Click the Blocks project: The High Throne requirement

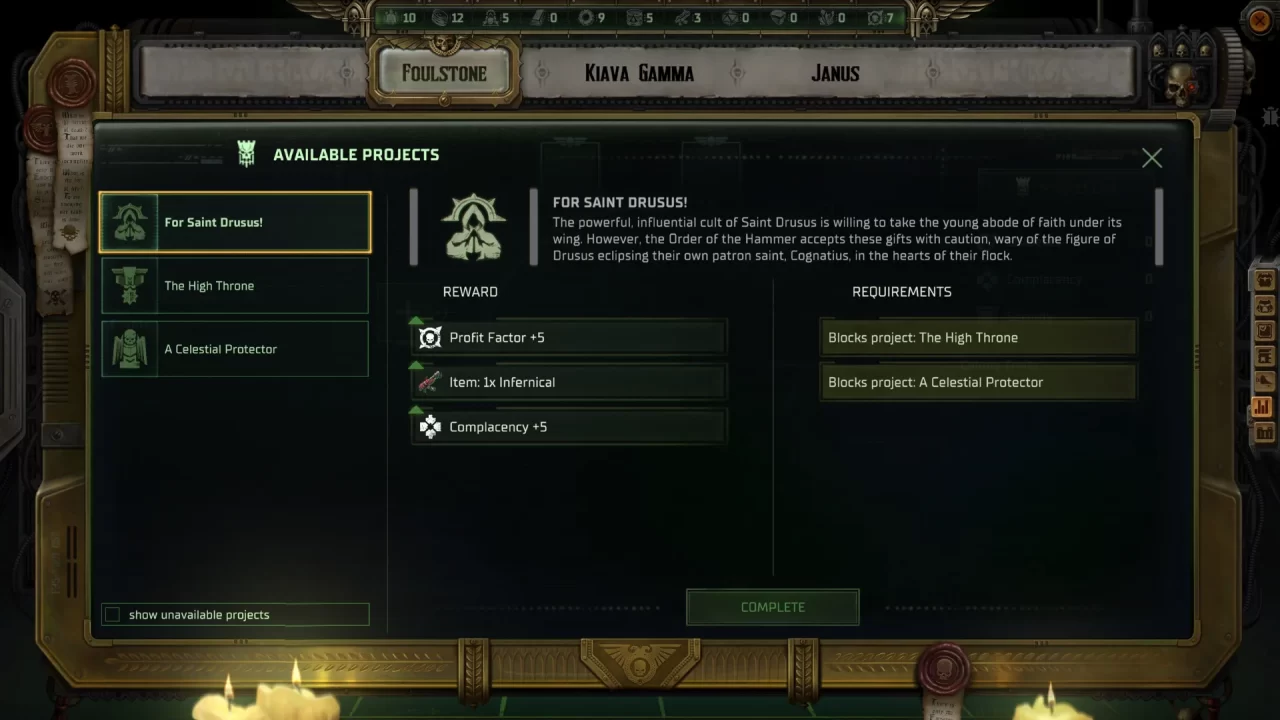click(x=977, y=337)
